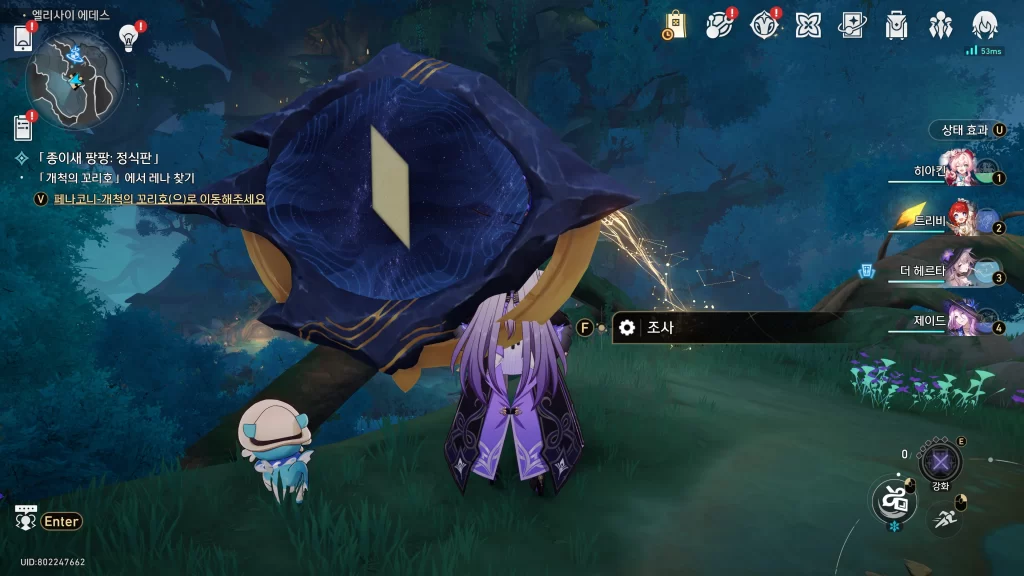Open the team lineup icon
The image size is (1024, 576).
tap(940, 25)
